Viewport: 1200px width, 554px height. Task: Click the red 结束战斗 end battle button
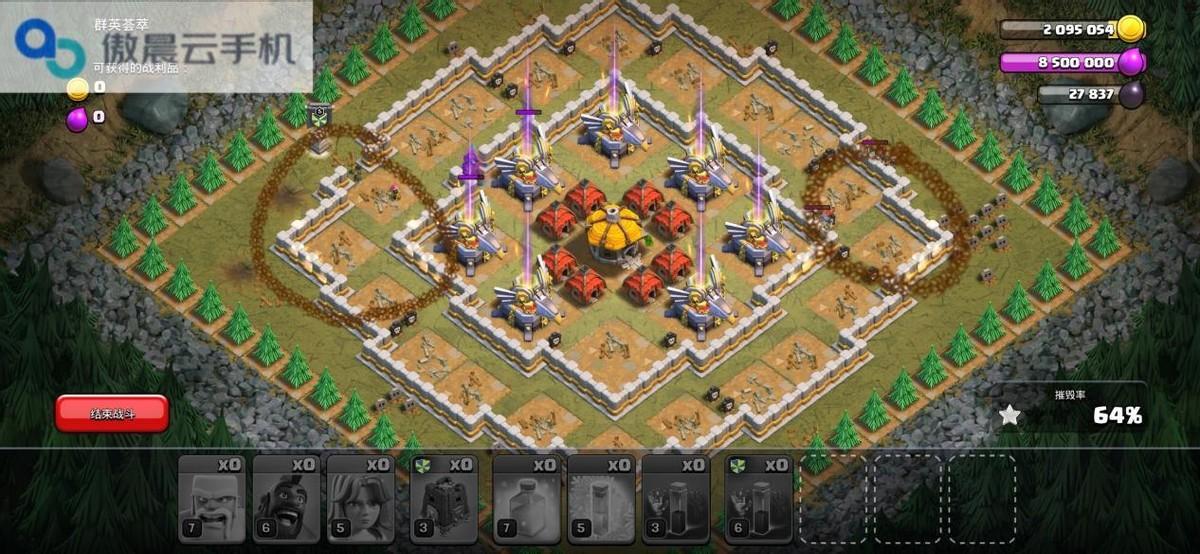[112, 413]
